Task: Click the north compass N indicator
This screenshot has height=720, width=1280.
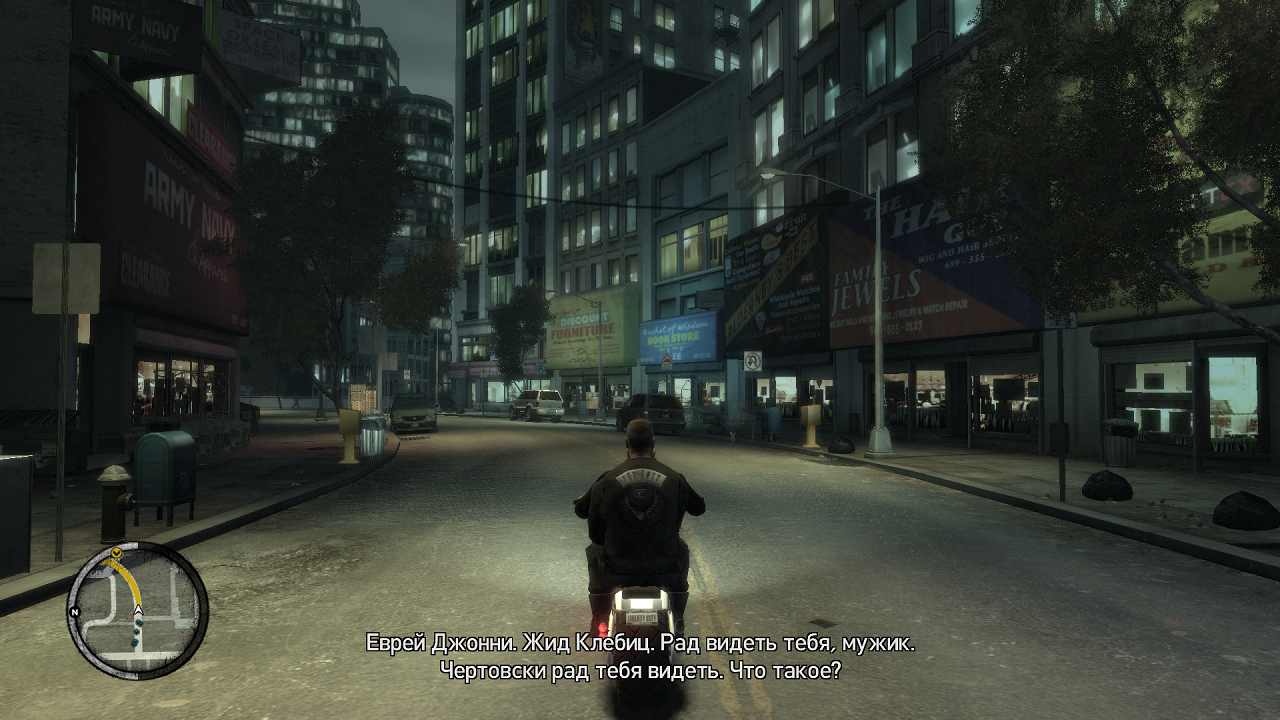Action: pos(74,611)
